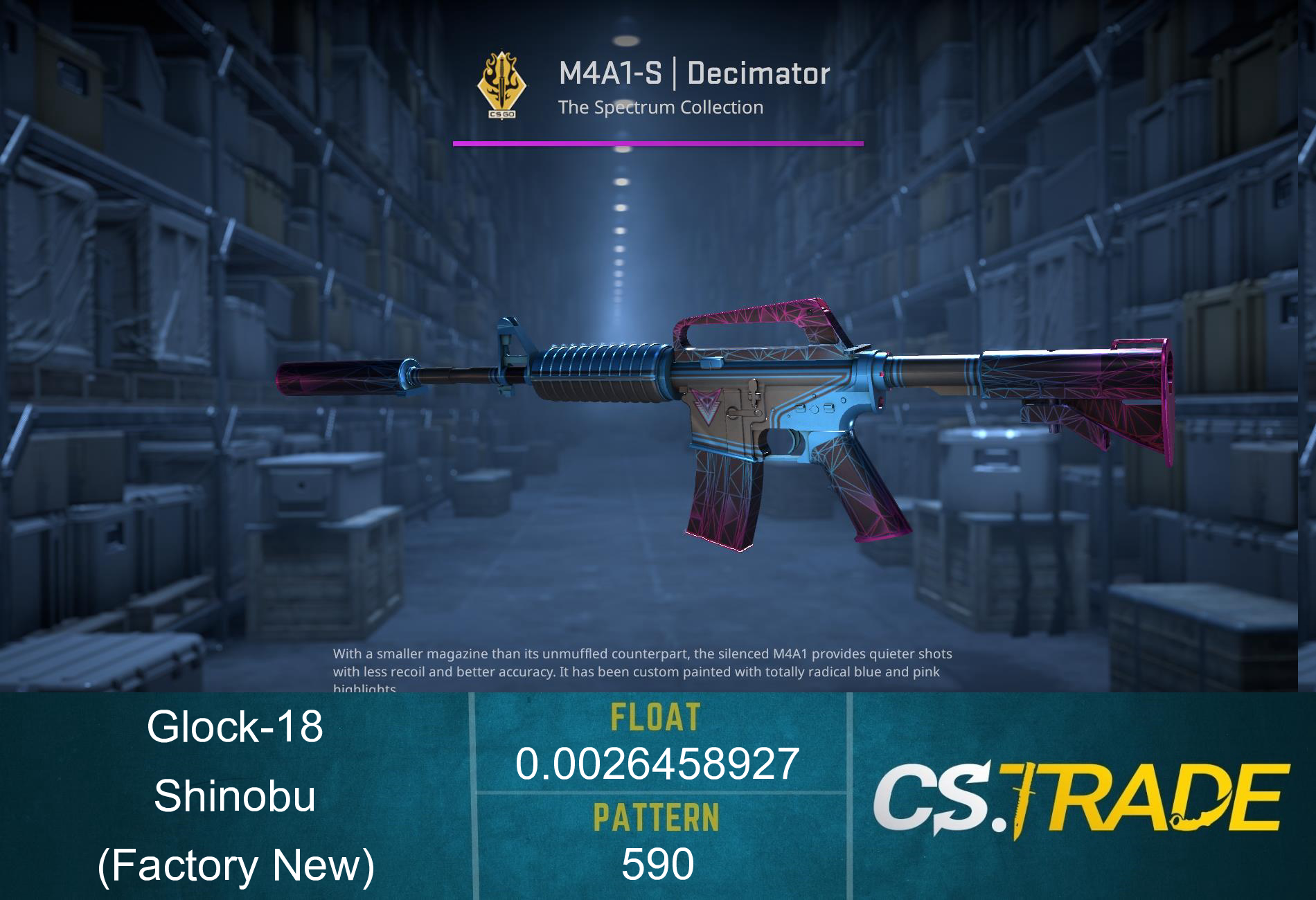
Task: Switch to the PATTERN panel
Action: click(x=658, y=838)
